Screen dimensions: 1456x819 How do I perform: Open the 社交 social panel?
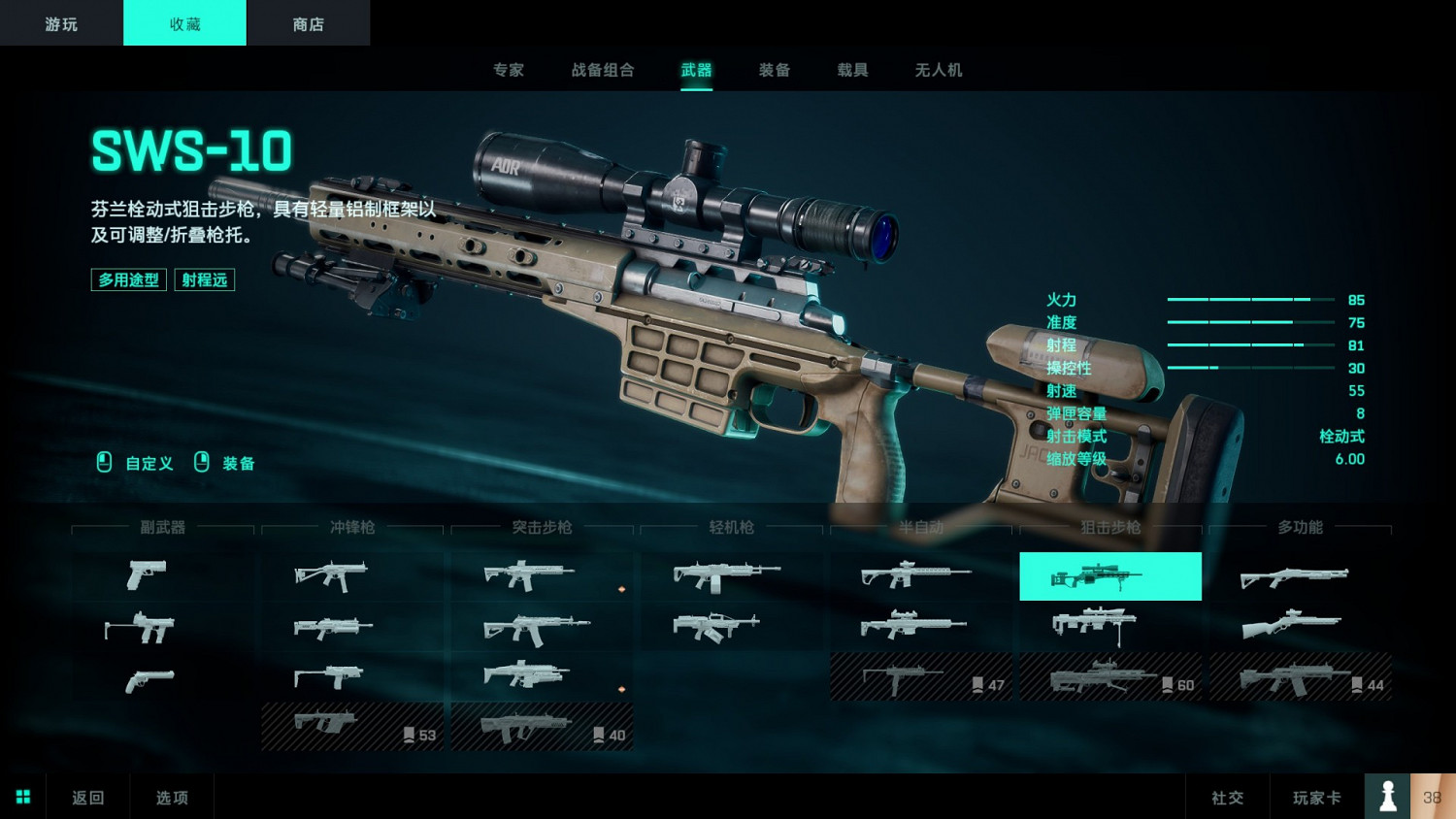(1227, 798)
